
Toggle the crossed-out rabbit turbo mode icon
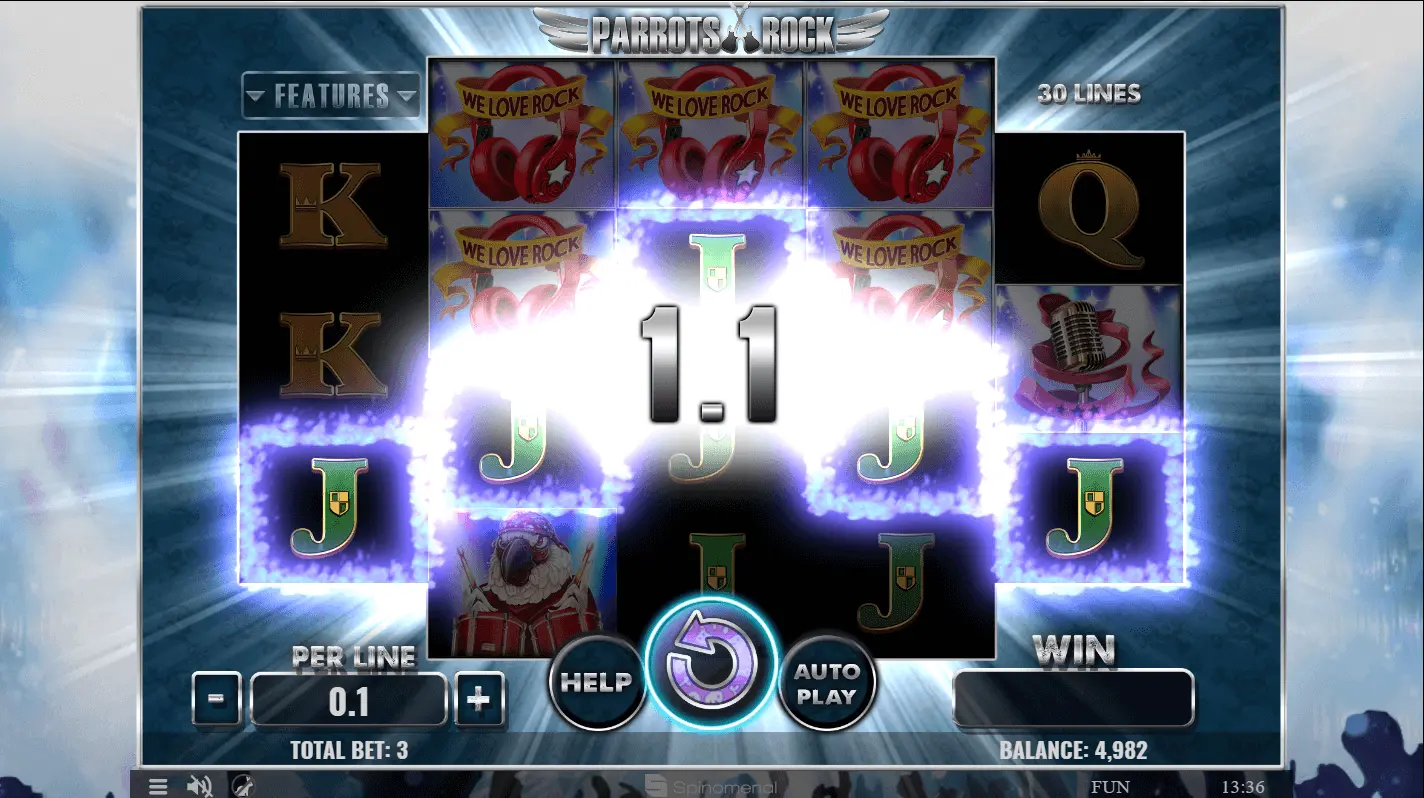click(242, 786)
